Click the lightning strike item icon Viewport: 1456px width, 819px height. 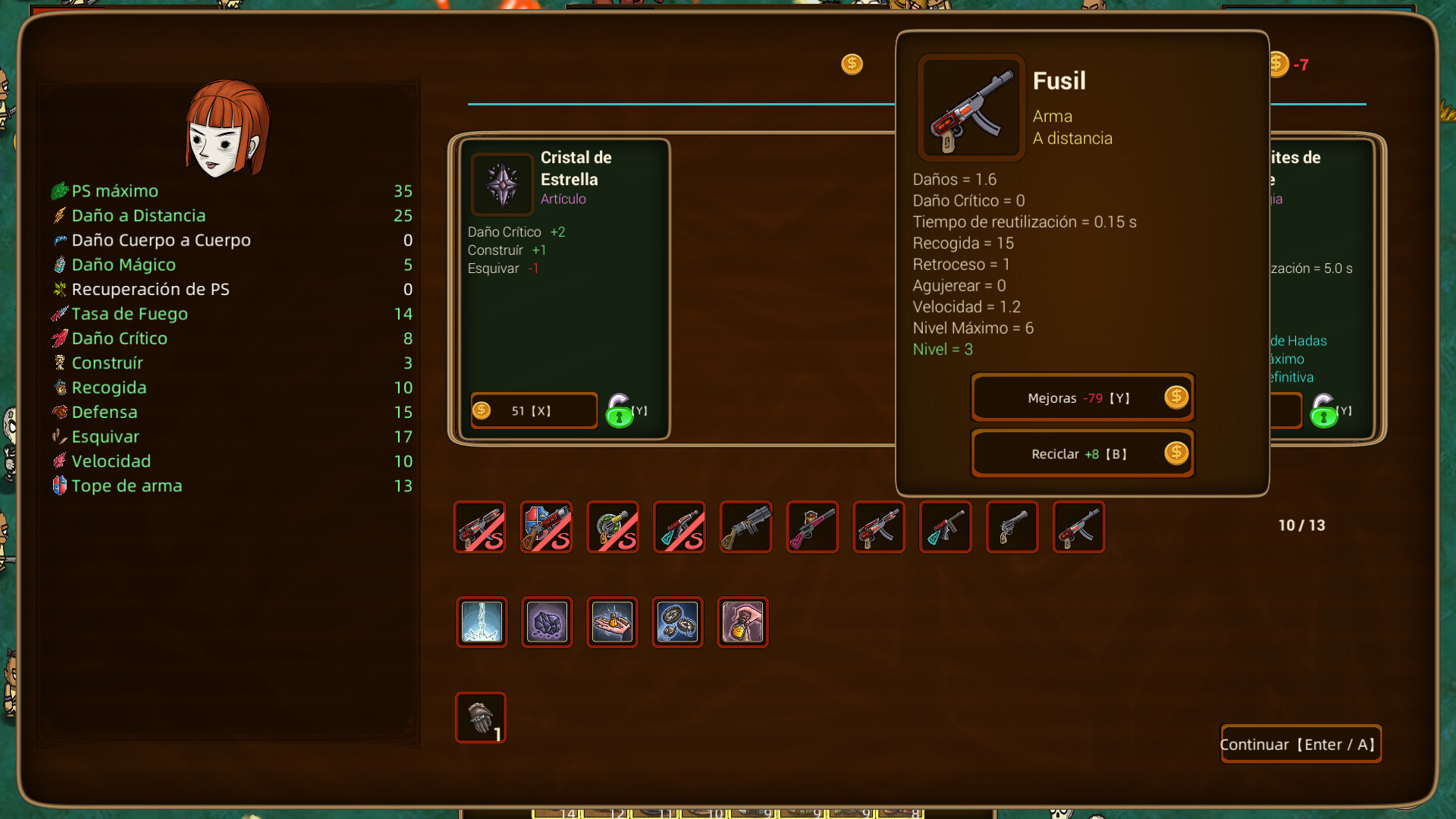[x=480, y=622]
